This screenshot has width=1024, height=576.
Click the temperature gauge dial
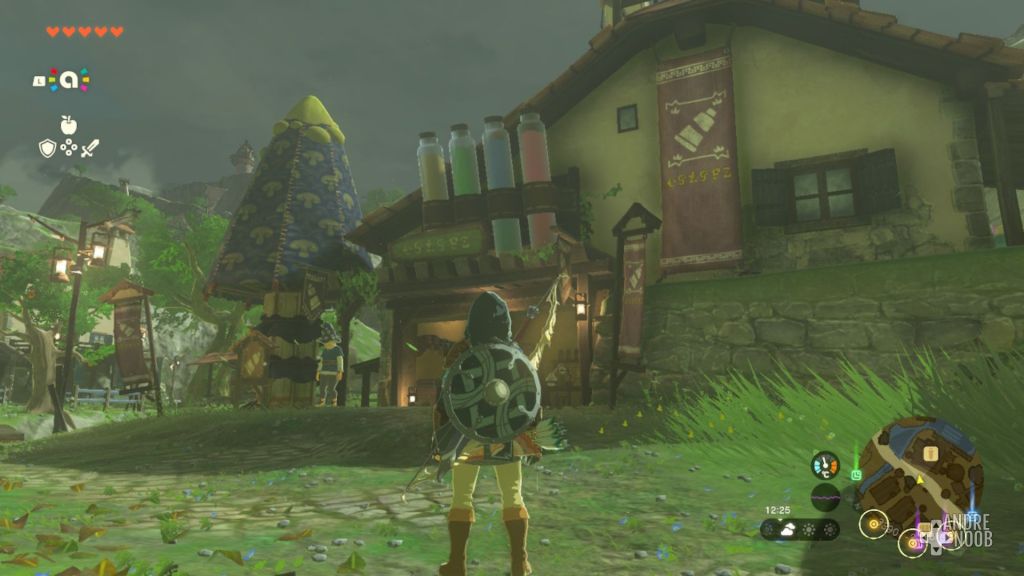[x=825, y=465]
